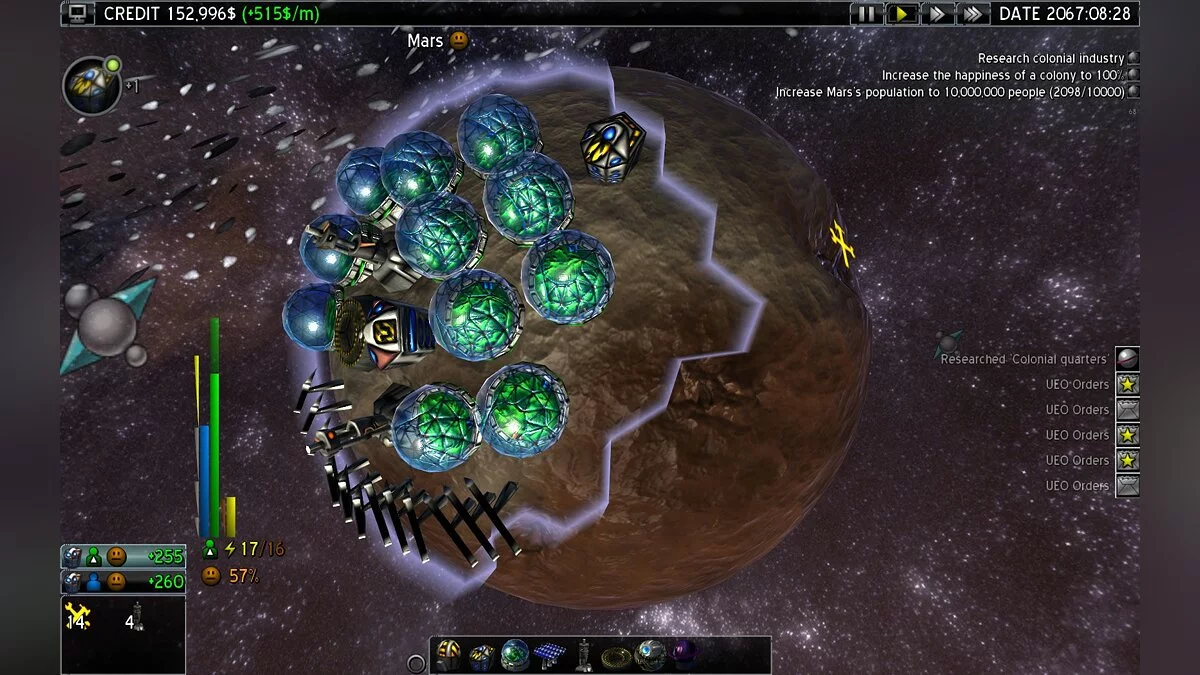
Task: Pause the game simulation
Action: click(866, 14)
